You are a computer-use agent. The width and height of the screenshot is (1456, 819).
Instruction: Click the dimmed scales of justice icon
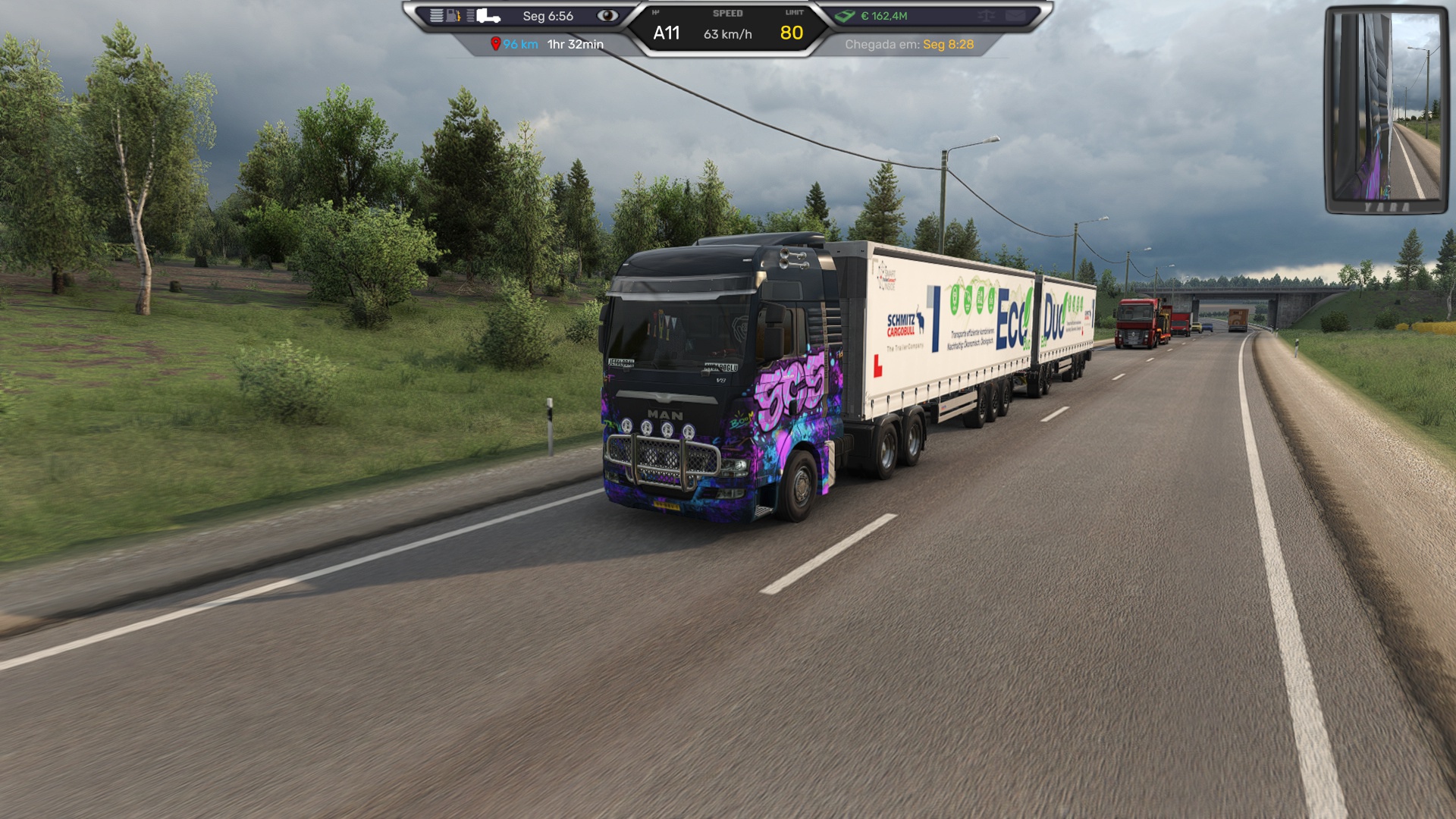point(986,16)
